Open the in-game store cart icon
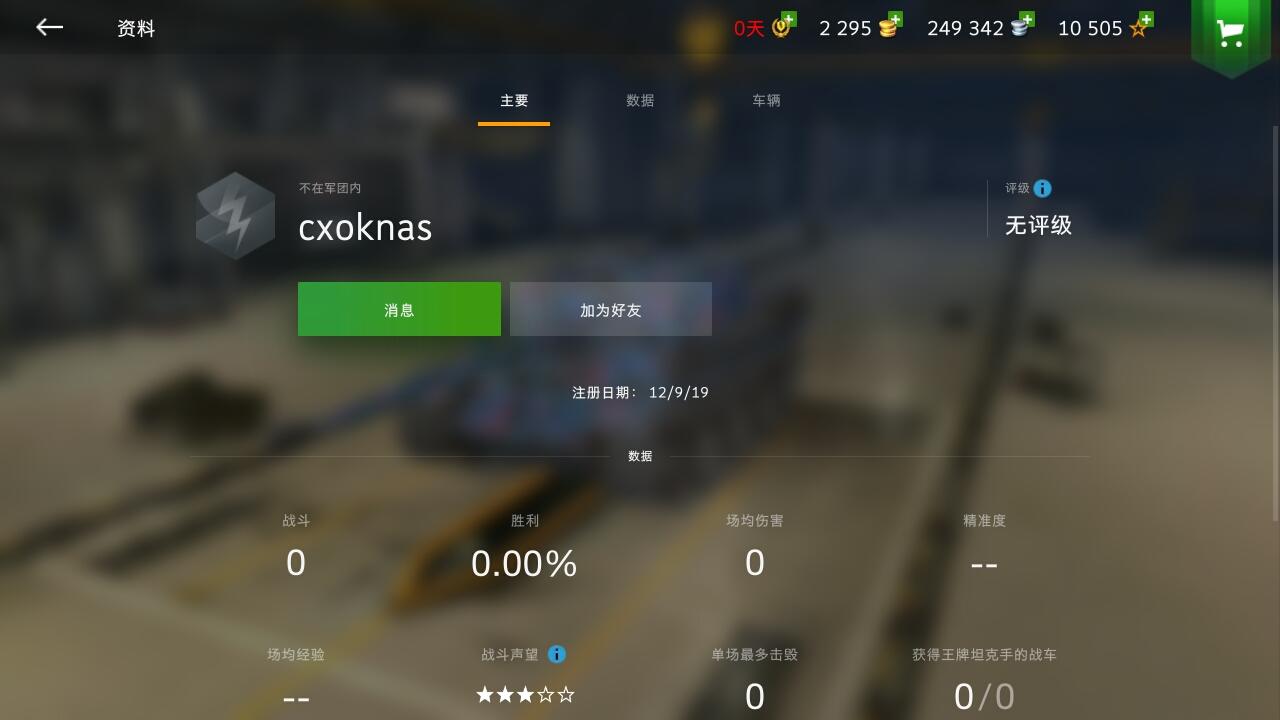The image size is (1280, 720). pos(1232,30)
